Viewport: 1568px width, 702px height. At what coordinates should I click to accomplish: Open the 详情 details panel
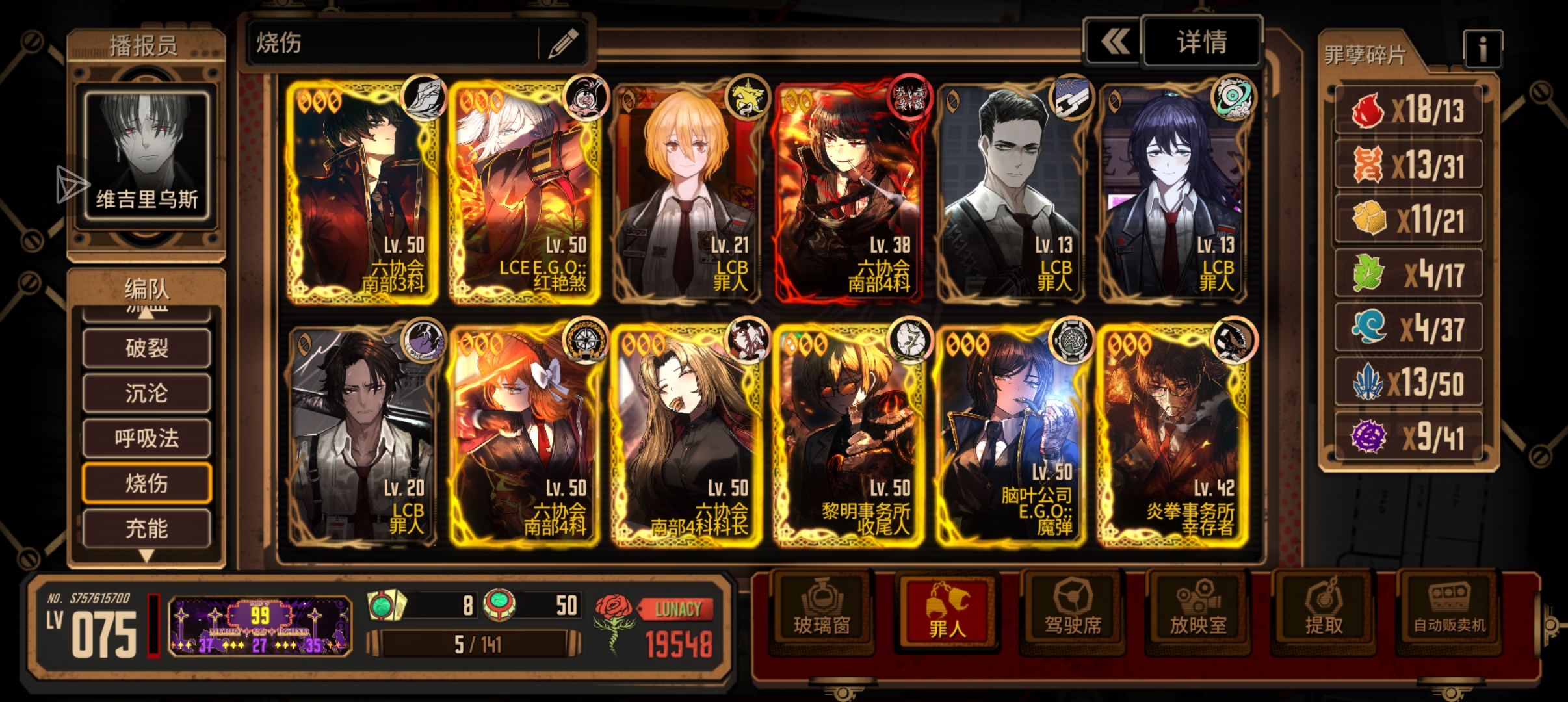(x=1201, y=43)
